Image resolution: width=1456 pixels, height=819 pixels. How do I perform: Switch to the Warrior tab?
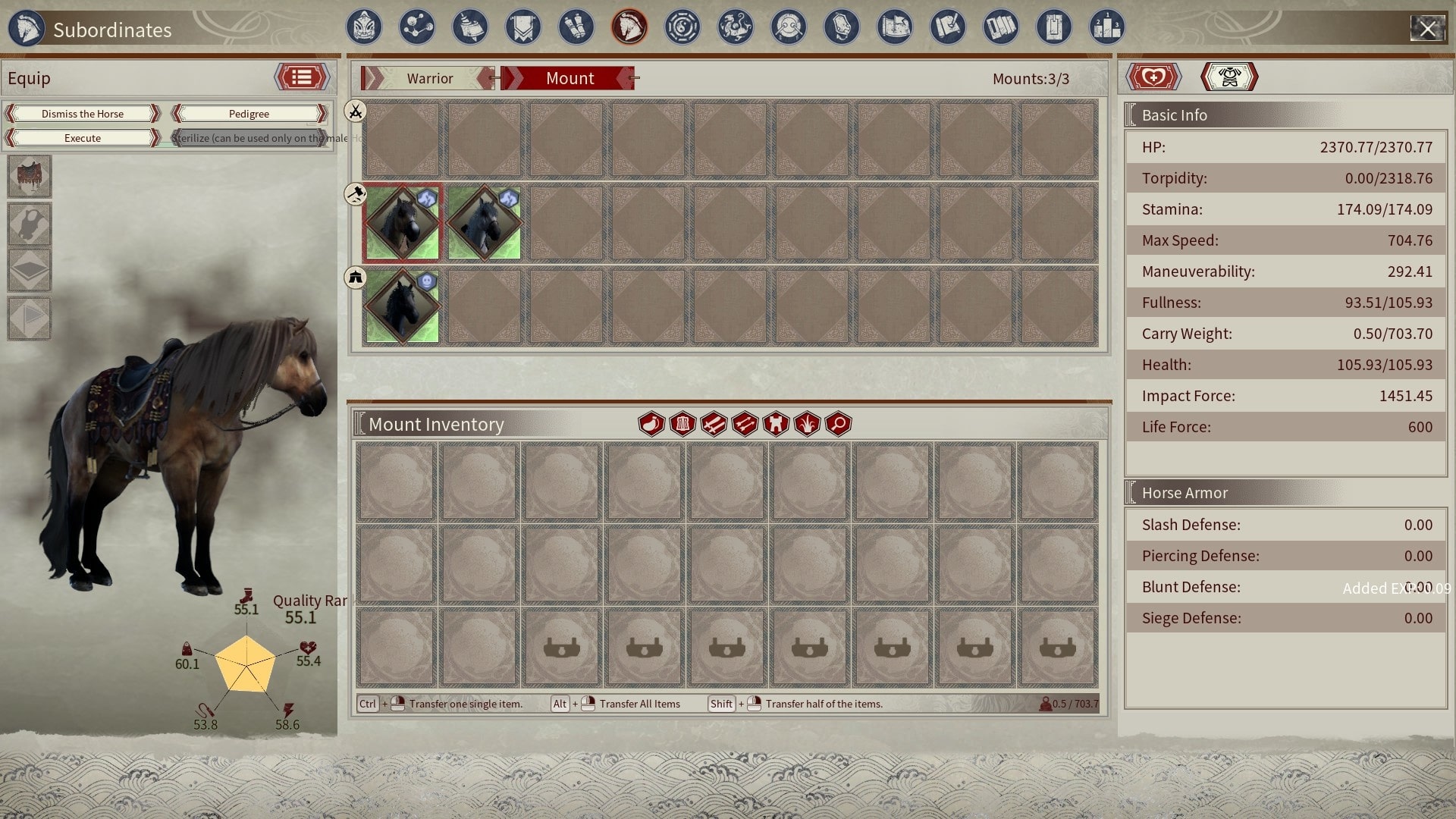coord(429,78)
